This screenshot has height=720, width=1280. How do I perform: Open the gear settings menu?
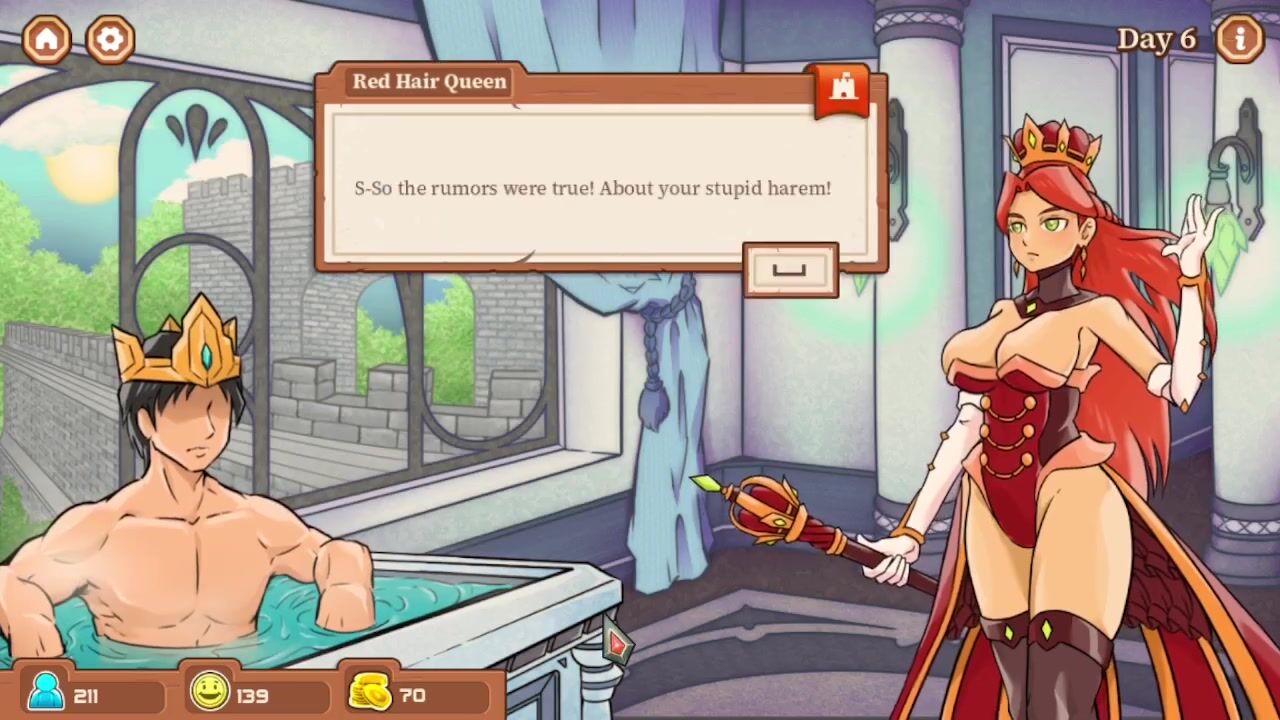point(110,39)
